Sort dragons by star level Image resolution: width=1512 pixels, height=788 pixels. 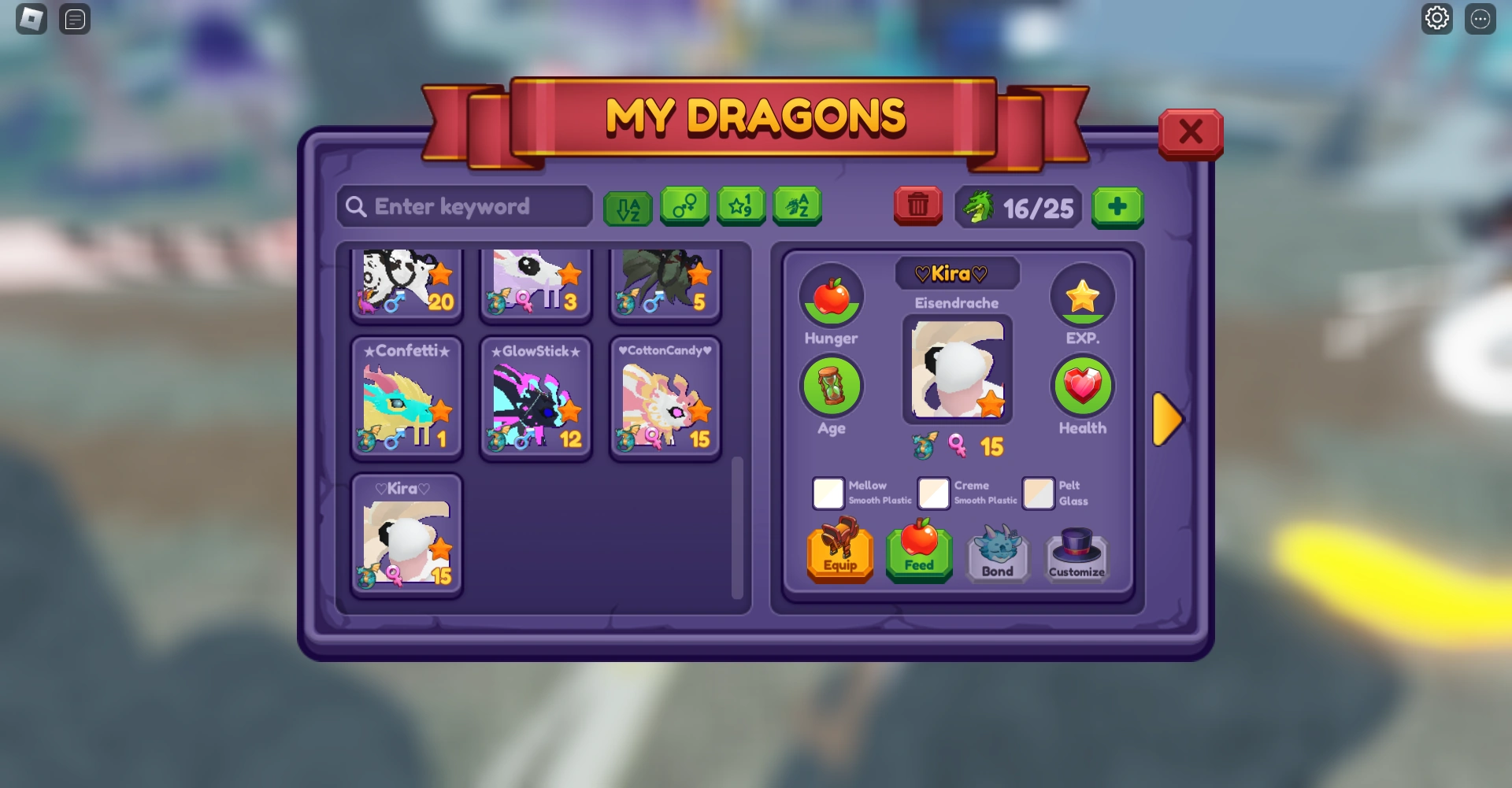pyautogui.click(x=741, y=207)
